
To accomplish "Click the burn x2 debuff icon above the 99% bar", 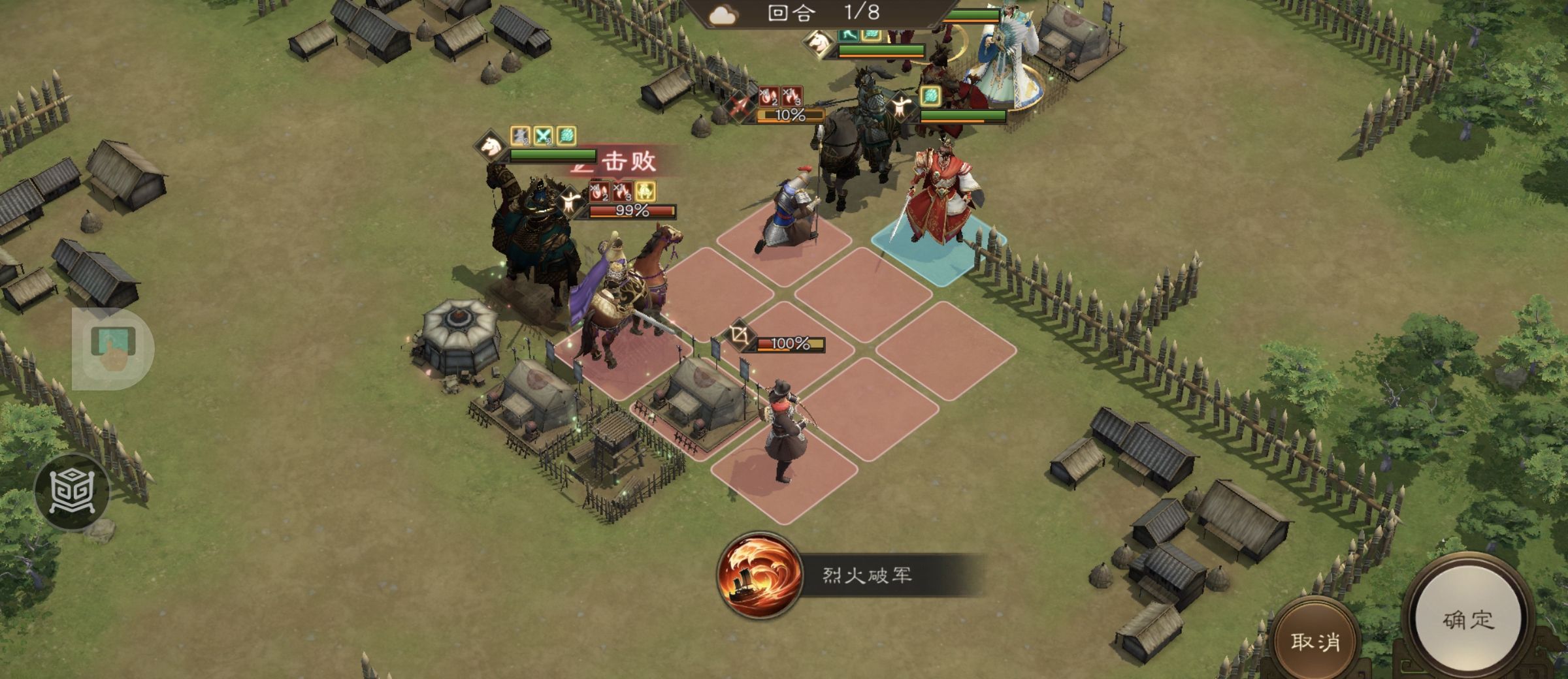I will [x=600, y=191].
